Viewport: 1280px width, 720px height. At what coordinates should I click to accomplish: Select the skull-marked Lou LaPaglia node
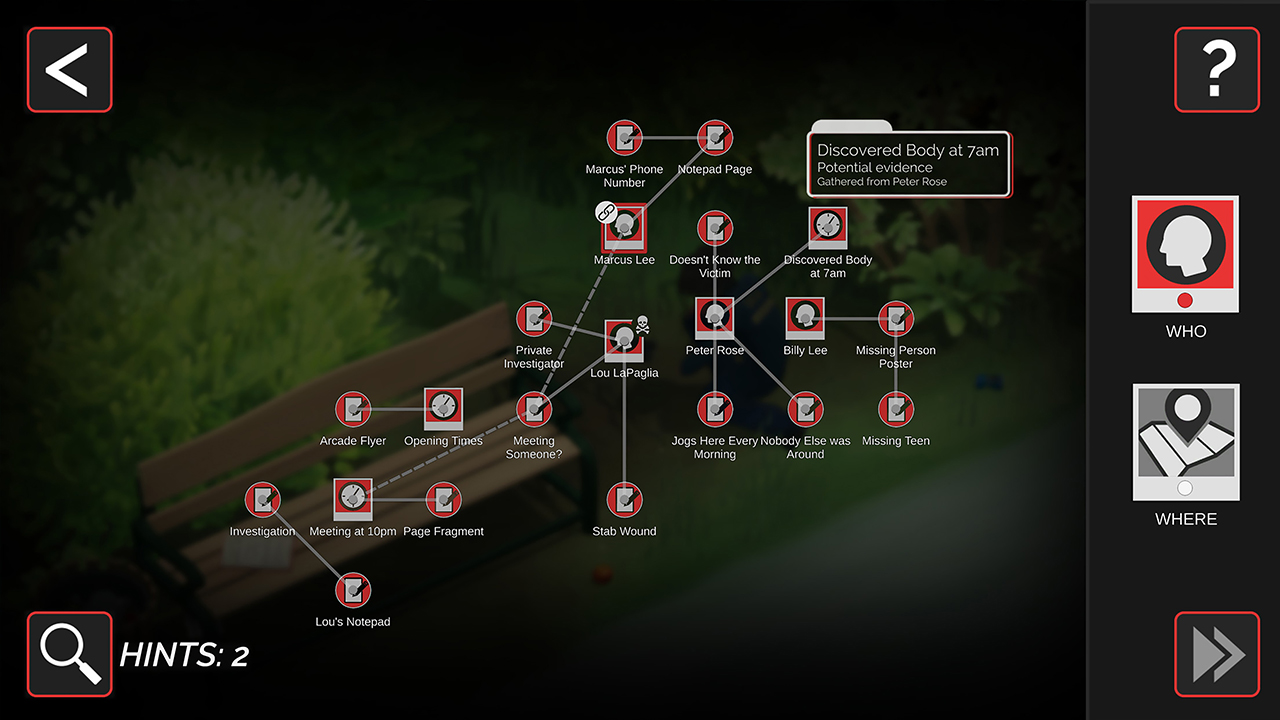(624, 339)
